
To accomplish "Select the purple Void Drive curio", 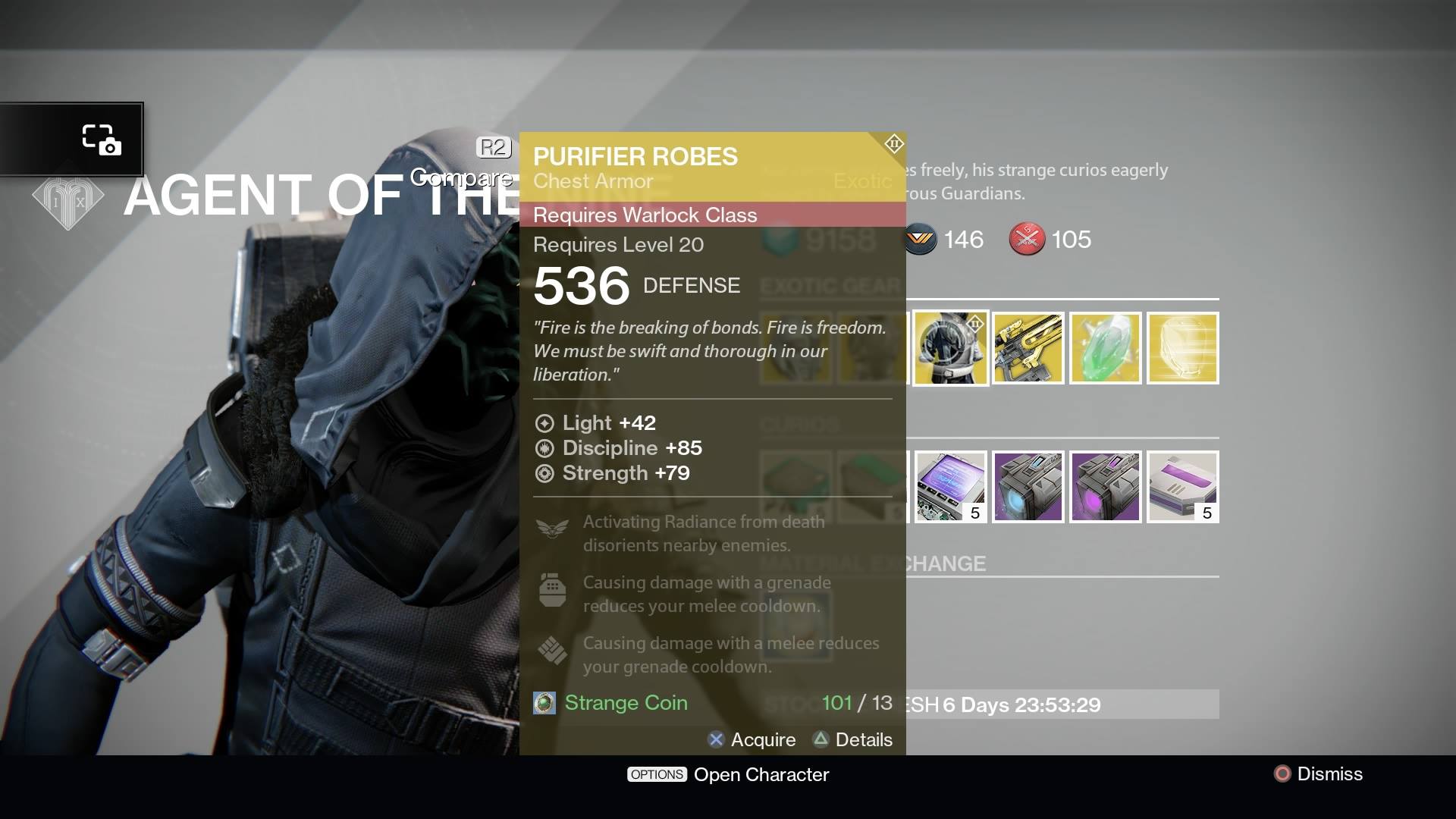I will [x=1106, y=486].
